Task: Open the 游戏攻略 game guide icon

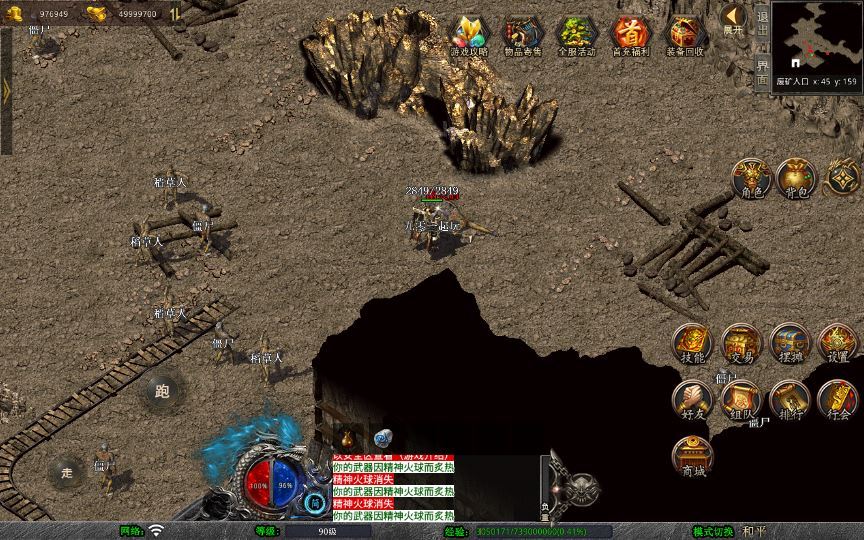Action: click(x=469, y=36)
